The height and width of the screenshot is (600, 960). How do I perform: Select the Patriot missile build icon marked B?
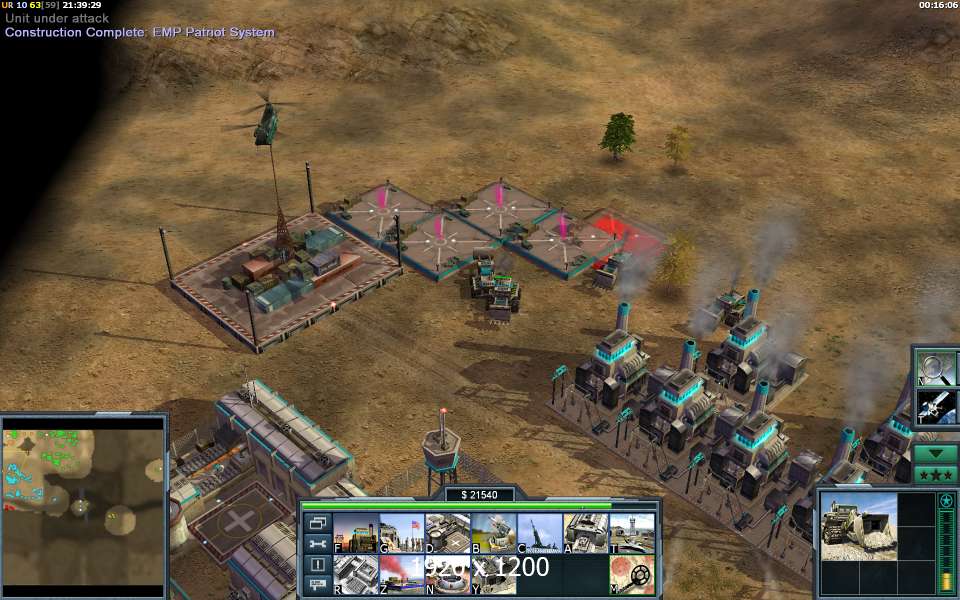493,533
